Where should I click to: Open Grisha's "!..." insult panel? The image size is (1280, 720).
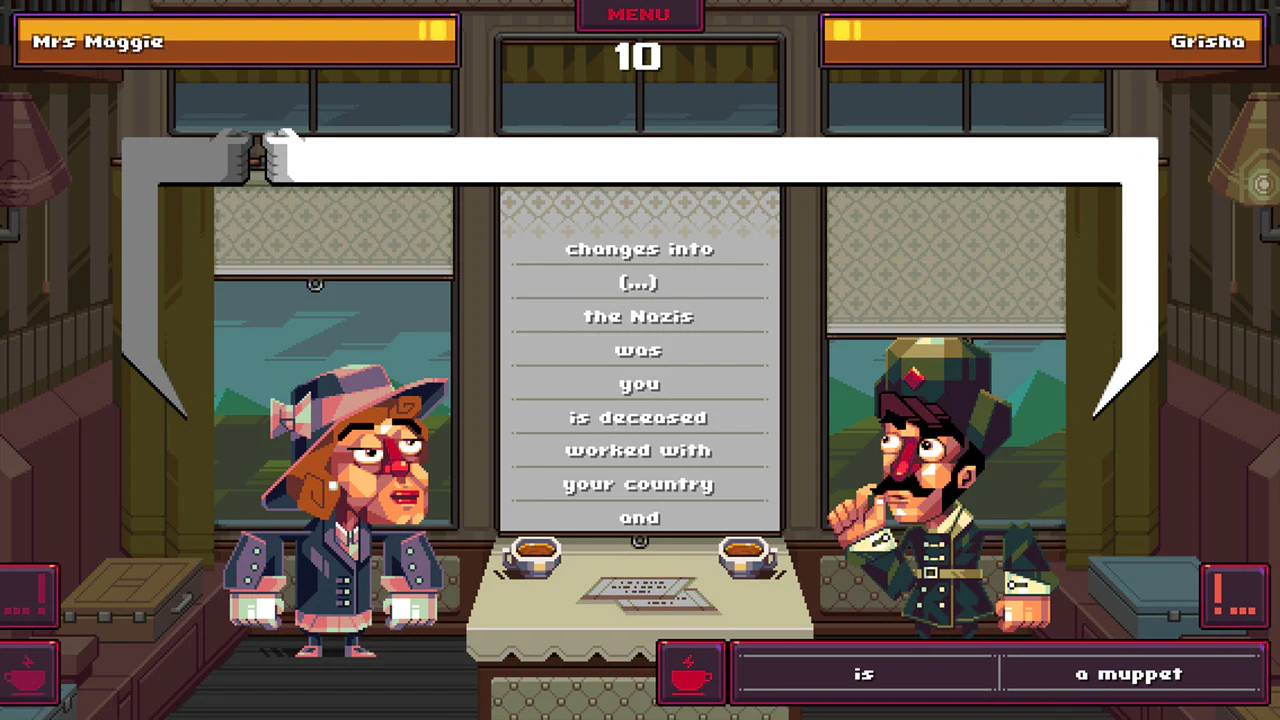pyautogui.click(x=1236, y=593)
